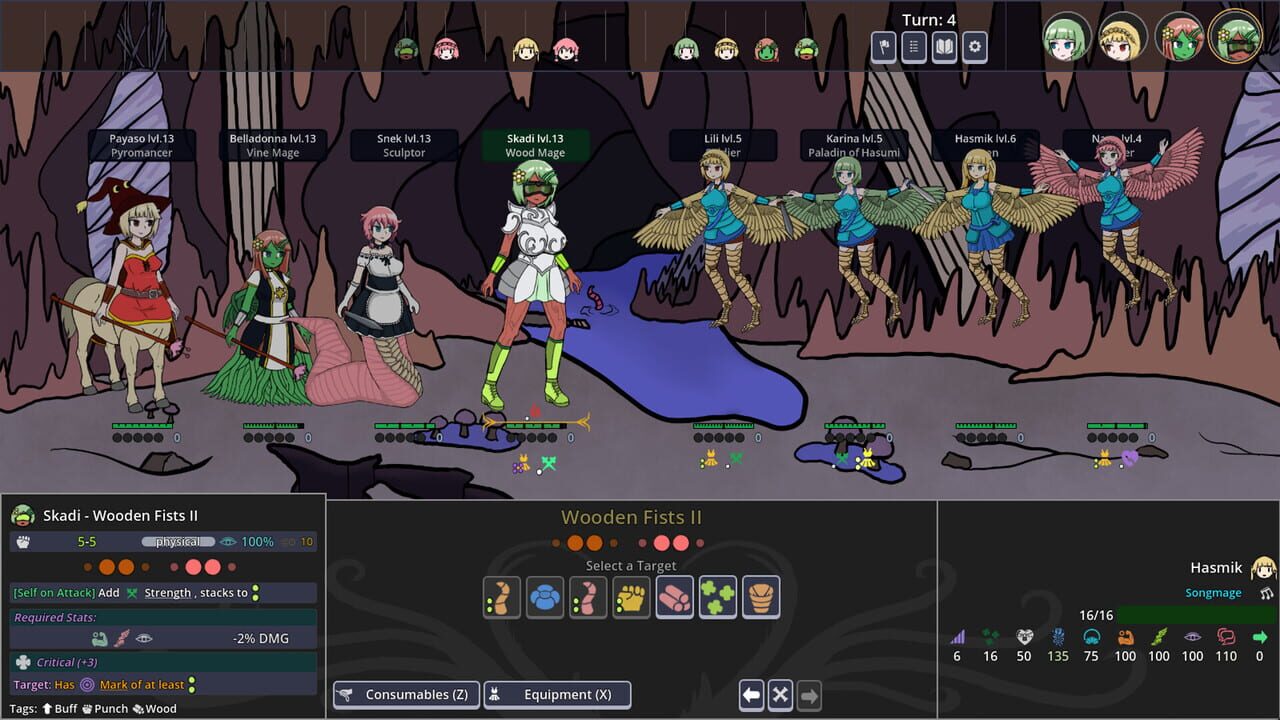Open the settings gear icon
This screenshot has width=1280, height=720.
coord(973,46)
